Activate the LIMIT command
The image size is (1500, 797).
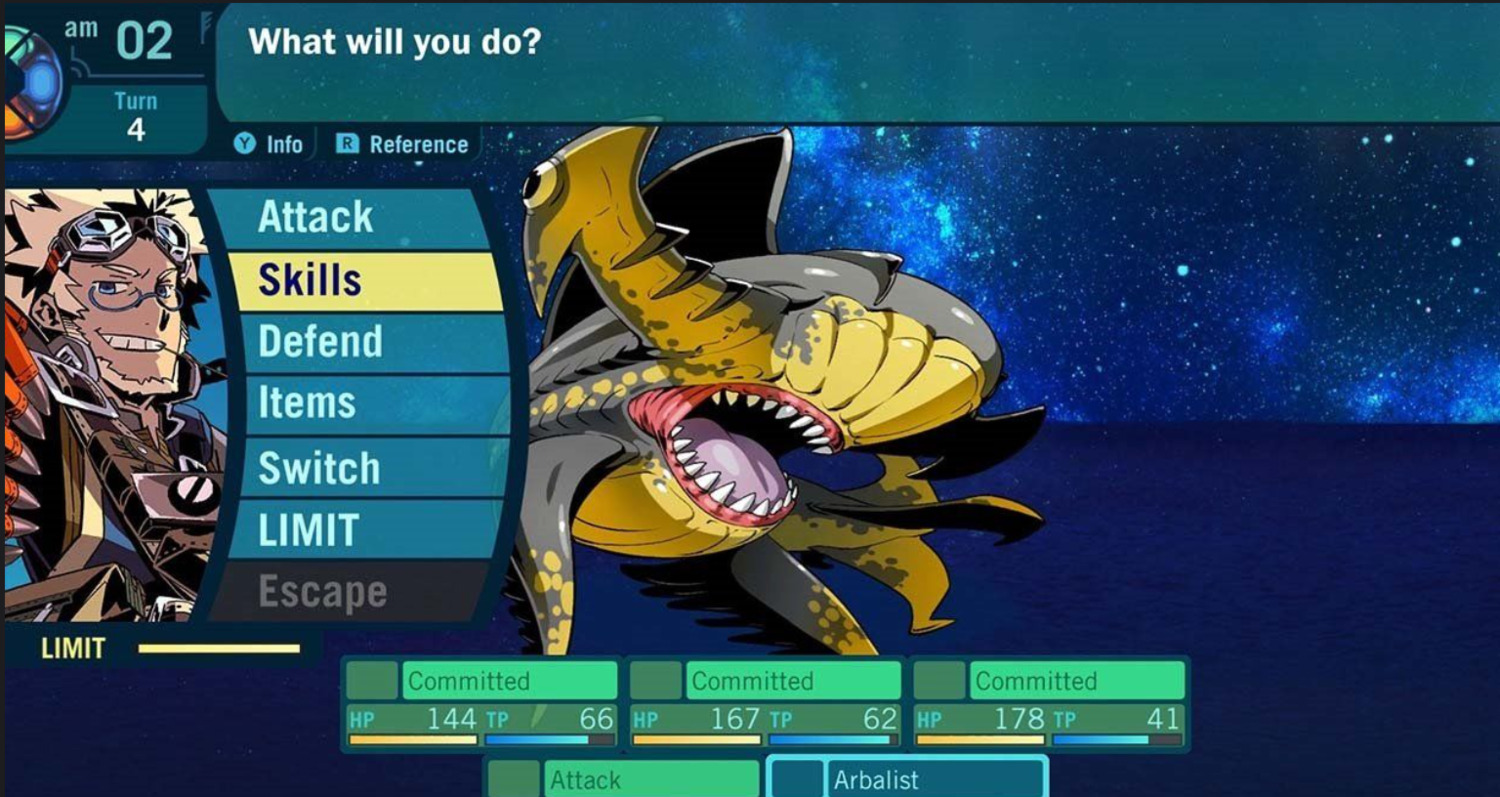(x=360, y=530)
